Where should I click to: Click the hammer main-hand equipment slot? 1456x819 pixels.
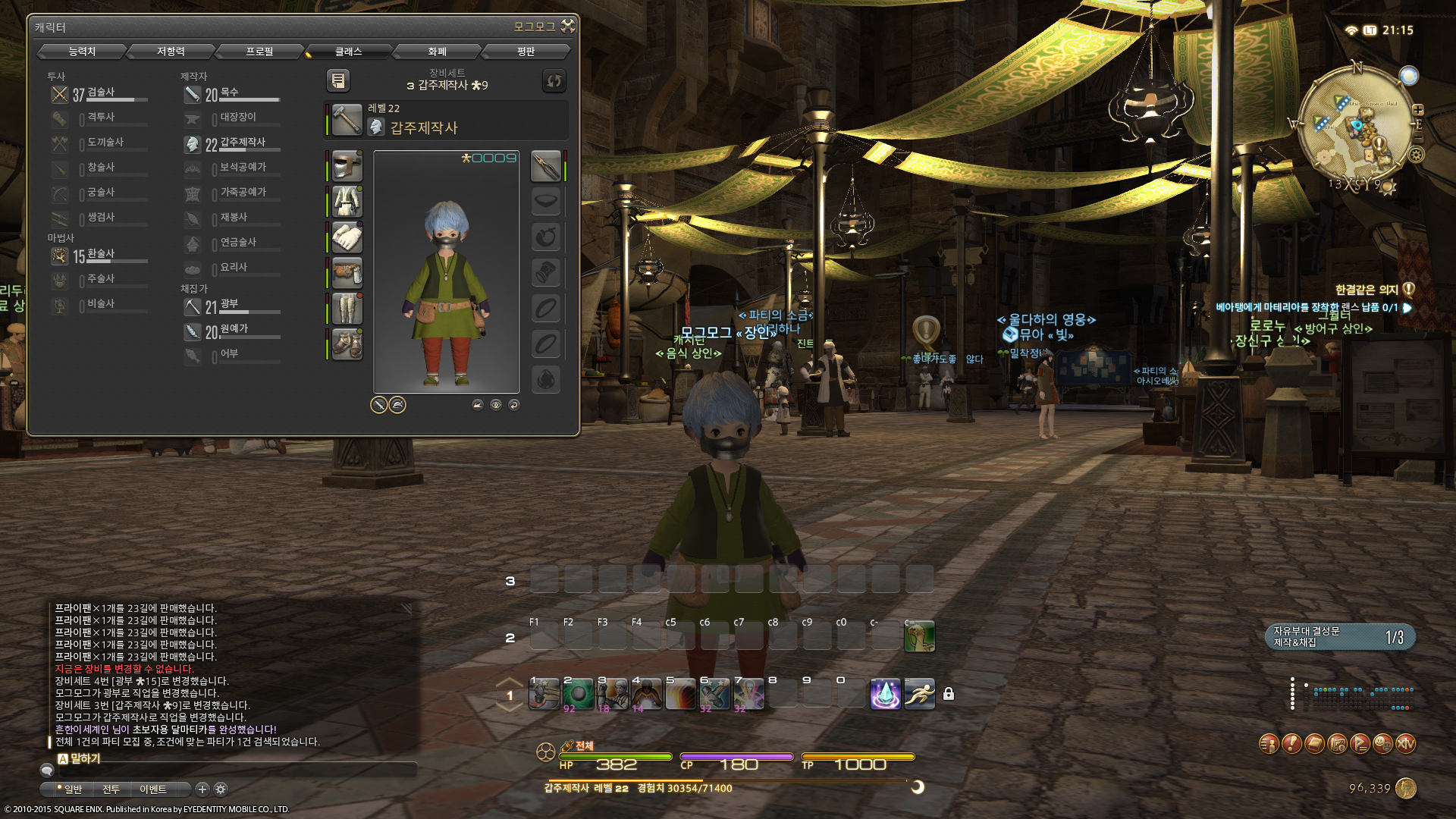(x=347, y=121)
